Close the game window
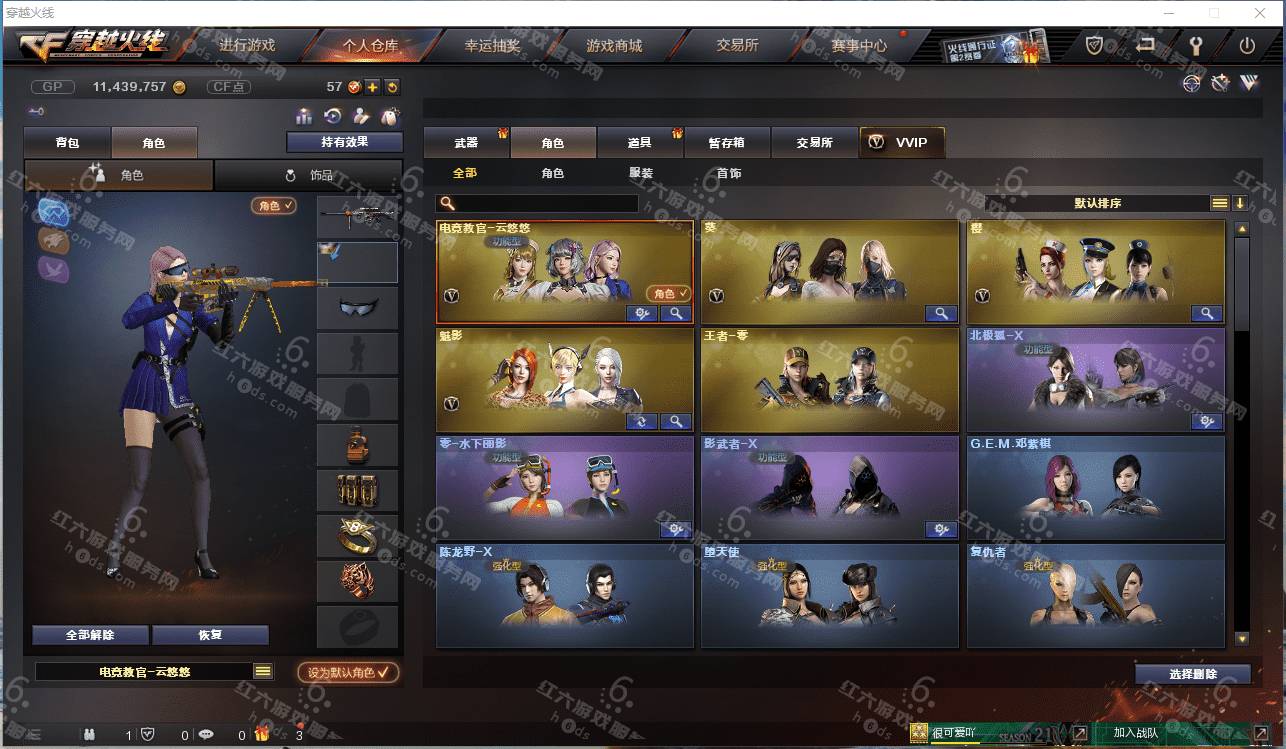Viewport: 1286px width, 749px height. coord(1258,13)
